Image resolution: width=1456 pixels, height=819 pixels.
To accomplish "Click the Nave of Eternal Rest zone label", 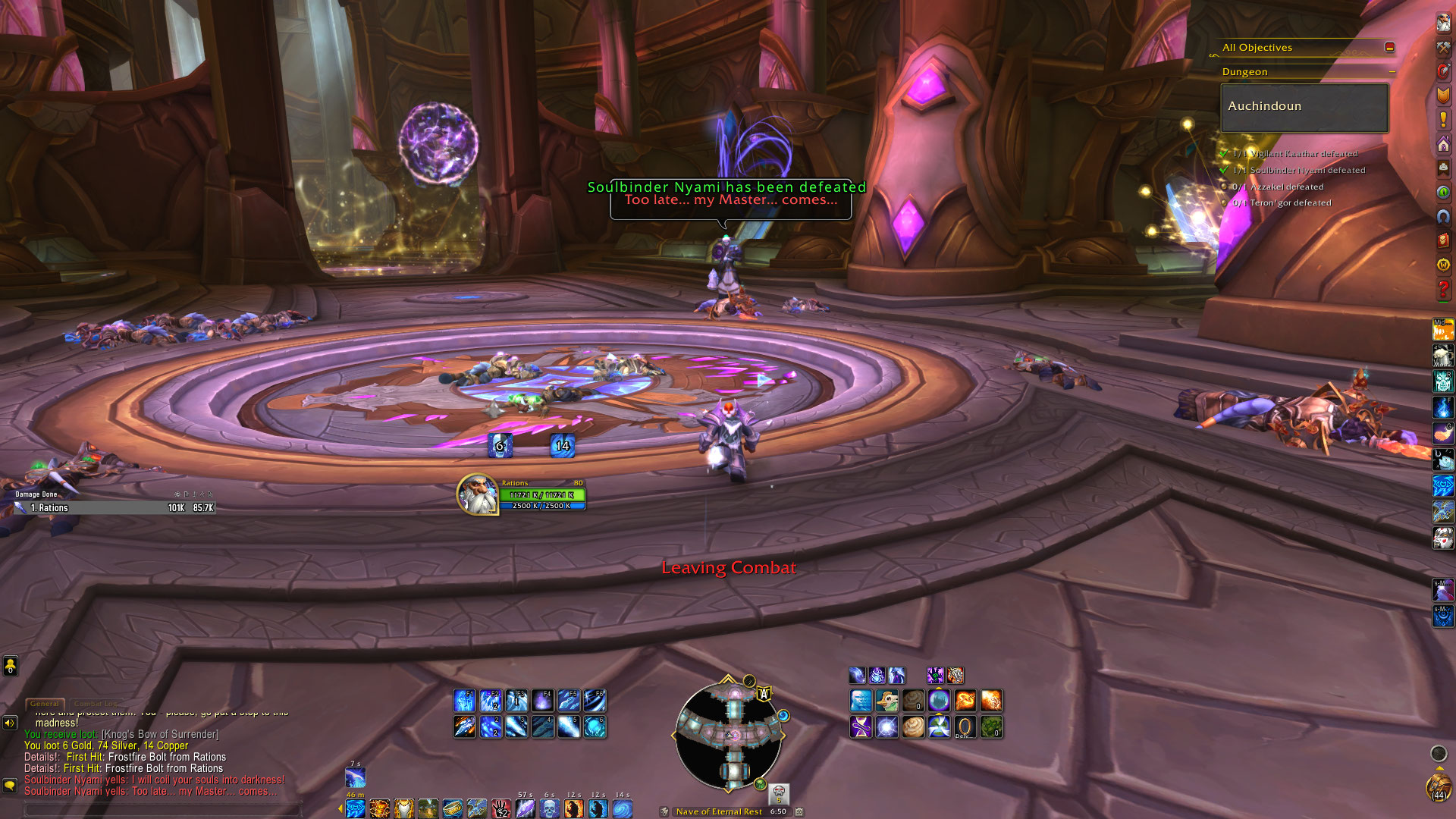I will pyautogui.click(x=719, y=811).
